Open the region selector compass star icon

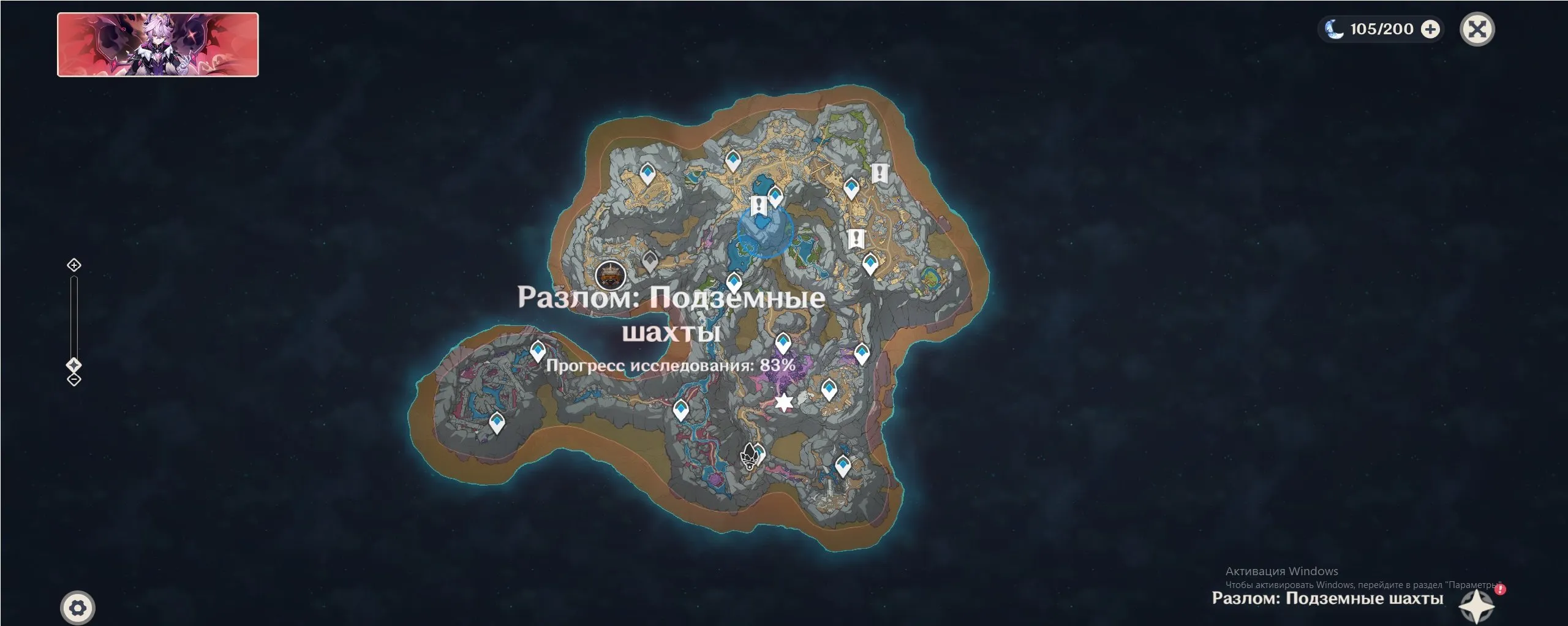[1477, 606]
